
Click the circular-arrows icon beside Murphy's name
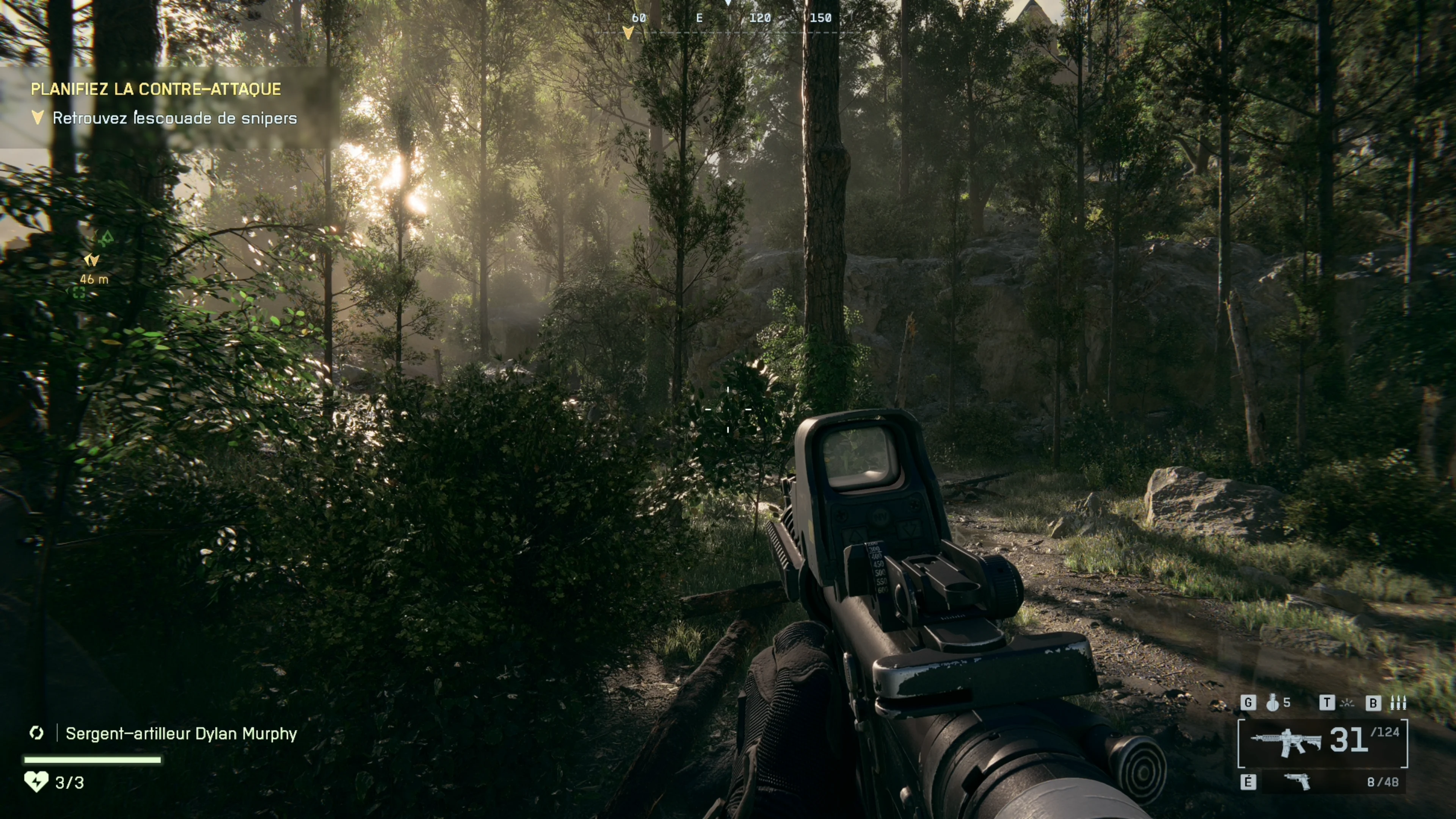tap(37, 733)
